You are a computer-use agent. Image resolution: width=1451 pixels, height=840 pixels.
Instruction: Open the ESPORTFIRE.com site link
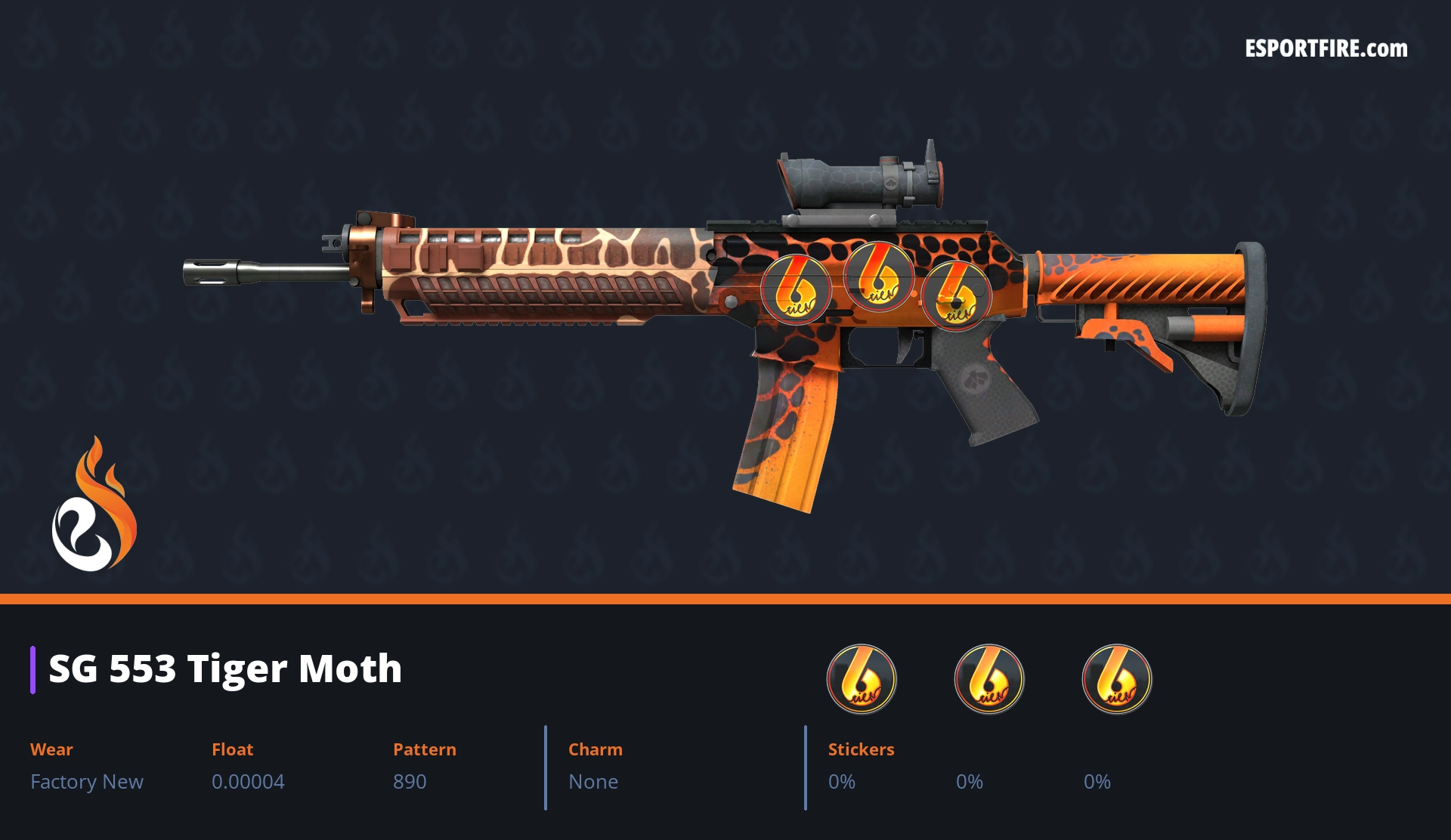(1326, 49)
